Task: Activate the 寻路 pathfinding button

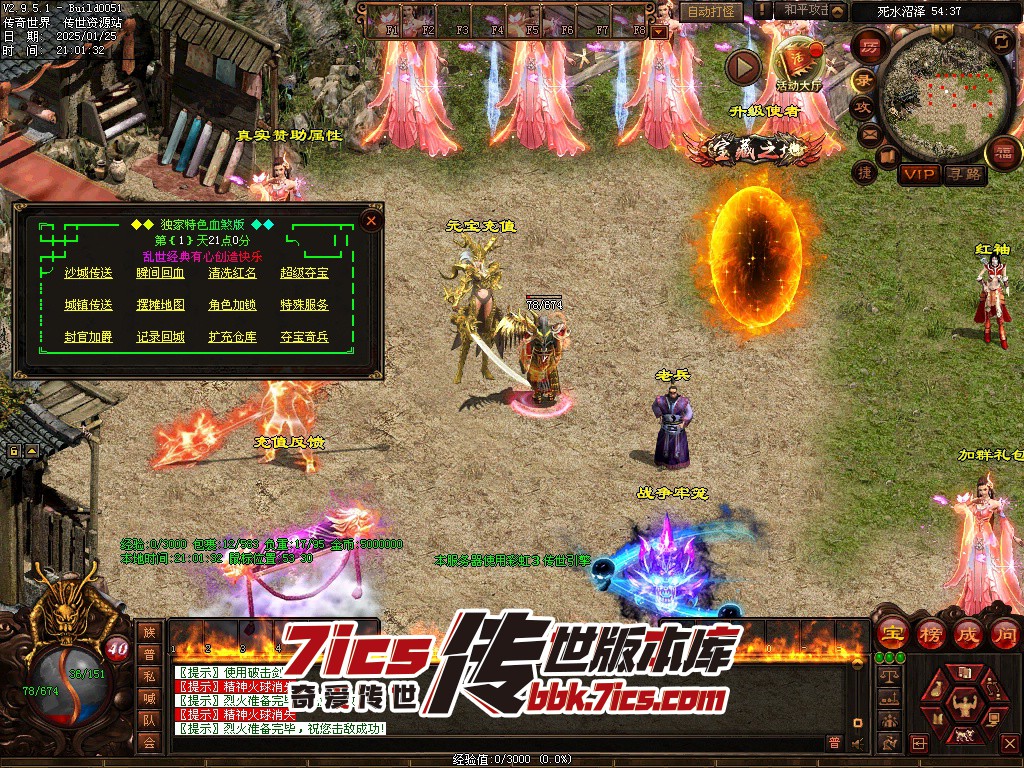Action: [x=964, y=175]
